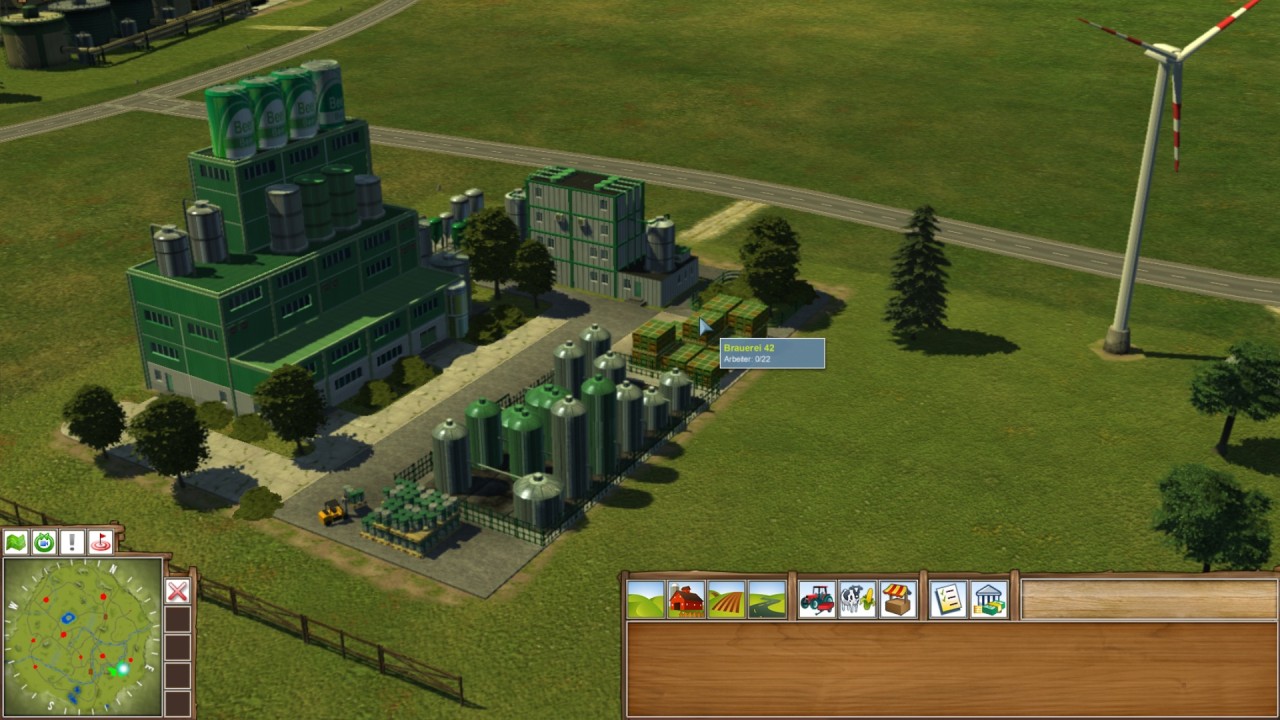The width and height of the screenshot is (1280, 720).
Task: Activate the green camera view button
Action: (44, 543)
